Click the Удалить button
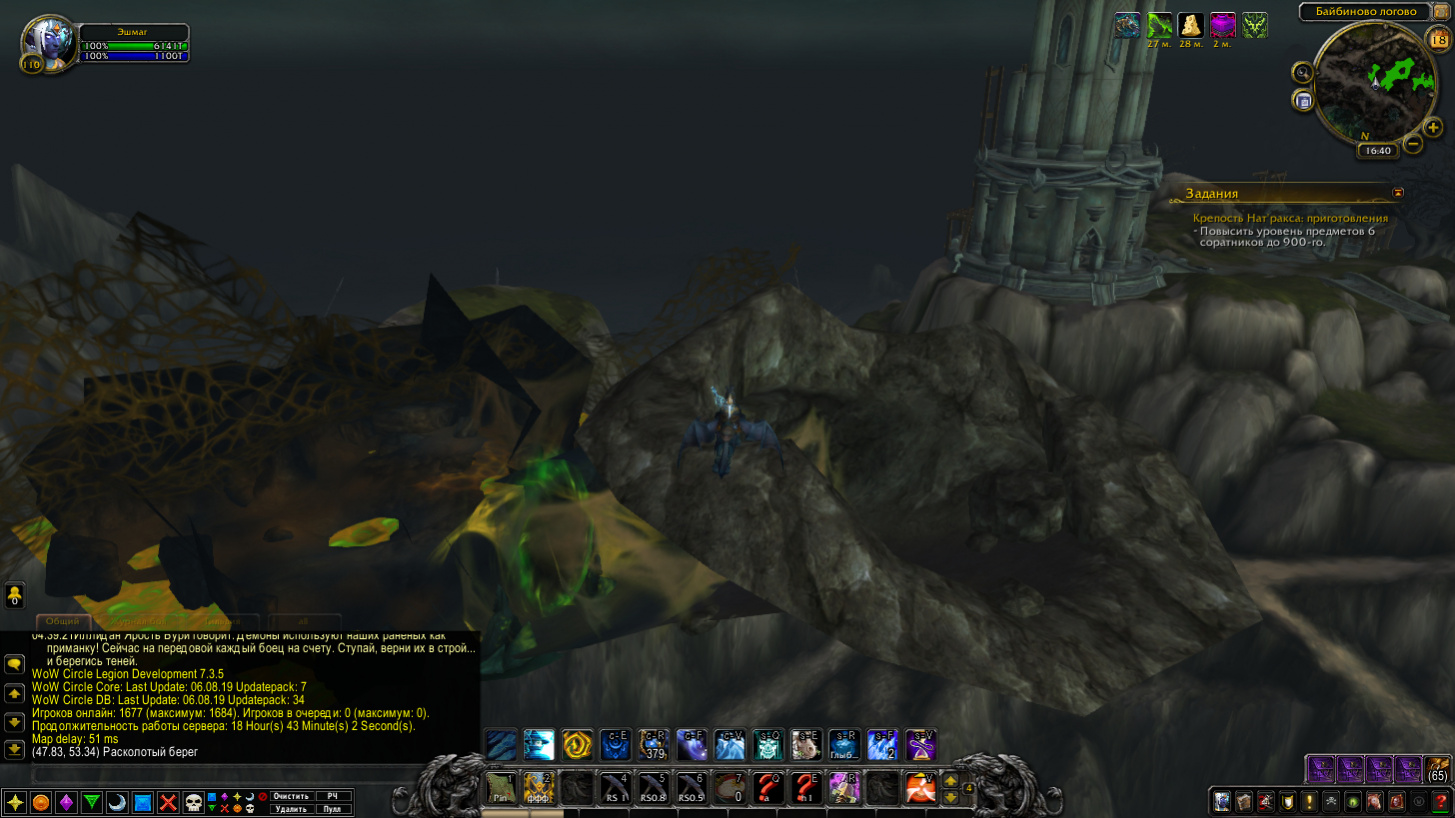 coord(291,809)
